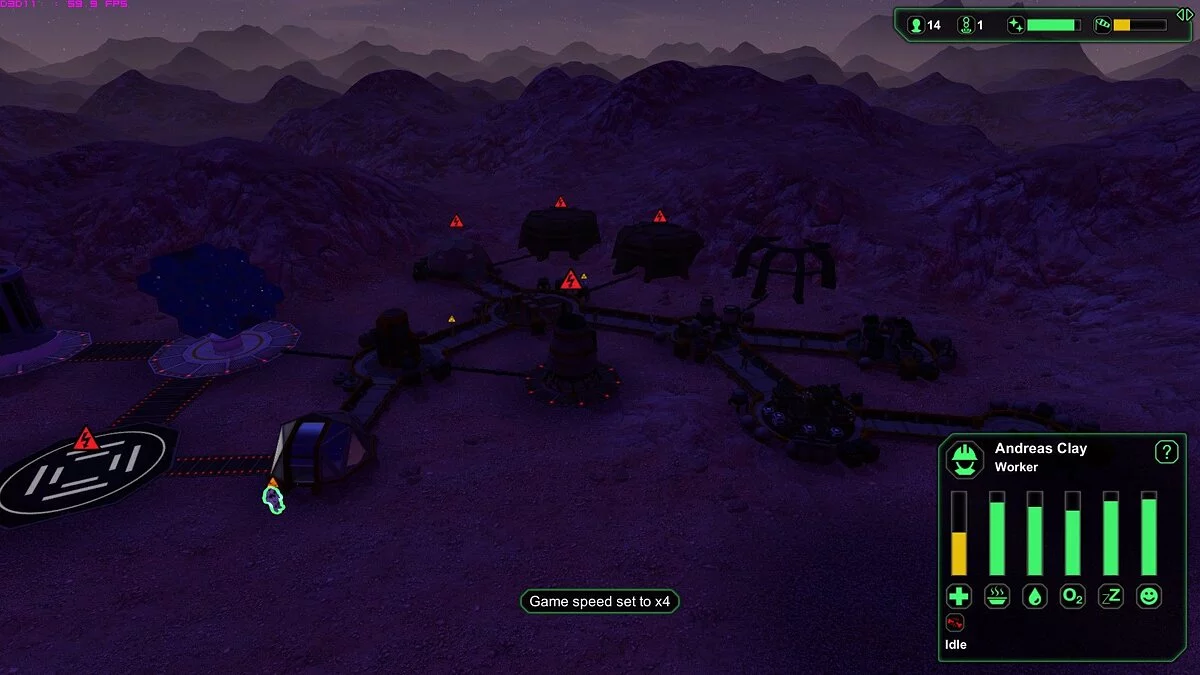Screen dimensions: 1200x675
Task: Select the bot count icon
Action: [965, 25]
